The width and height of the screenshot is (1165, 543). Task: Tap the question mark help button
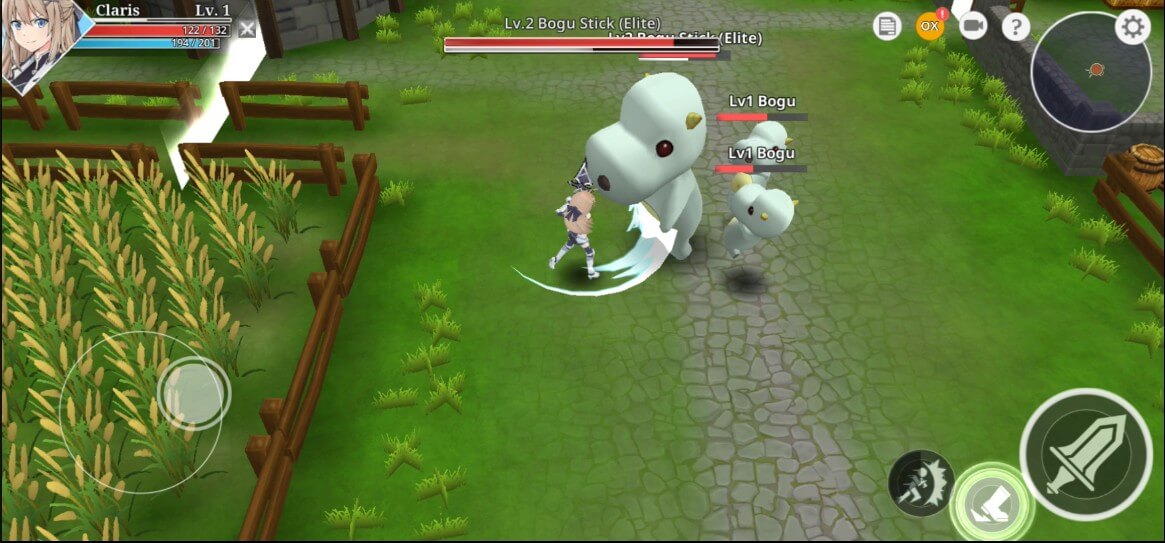1015,27
